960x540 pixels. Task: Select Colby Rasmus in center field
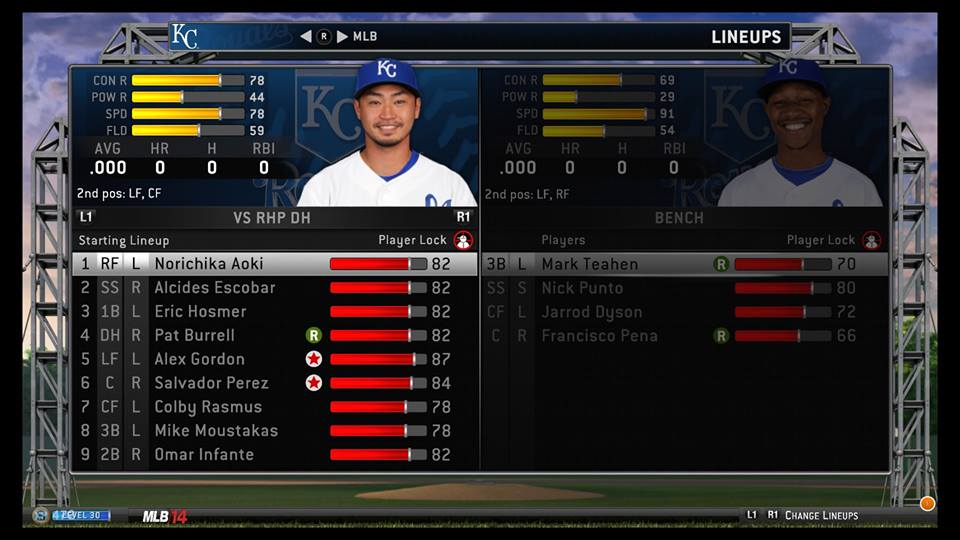click(207, 407)
